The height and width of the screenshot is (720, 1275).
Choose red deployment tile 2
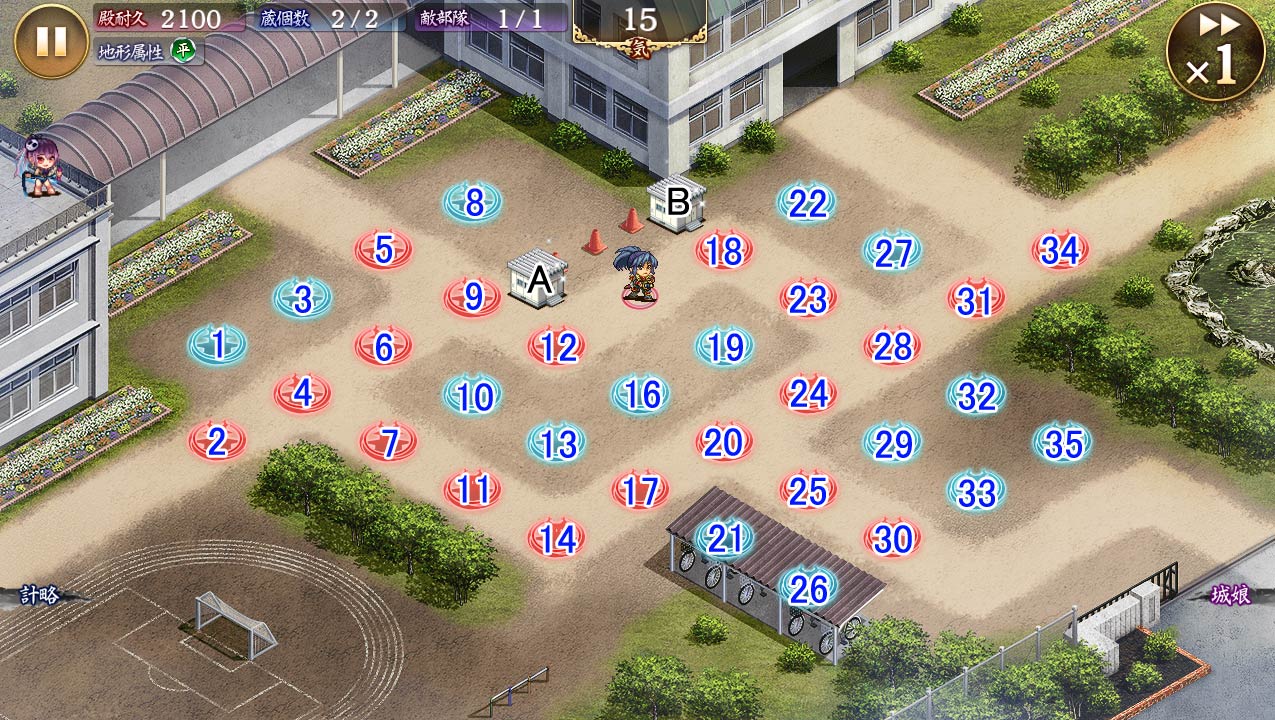tap(218, 442)
